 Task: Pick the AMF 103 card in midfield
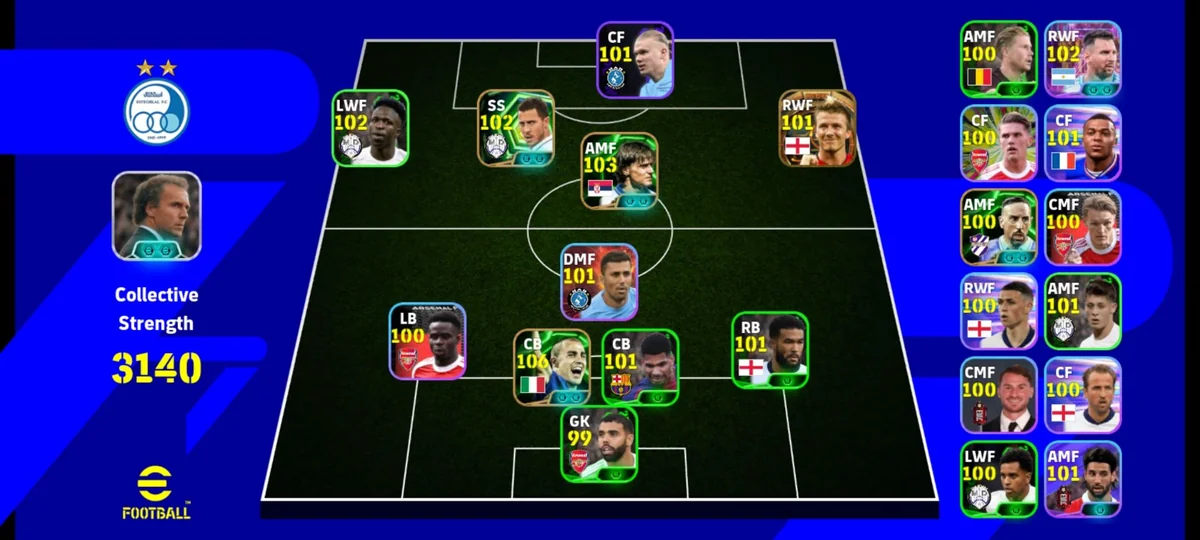point(620,171)
